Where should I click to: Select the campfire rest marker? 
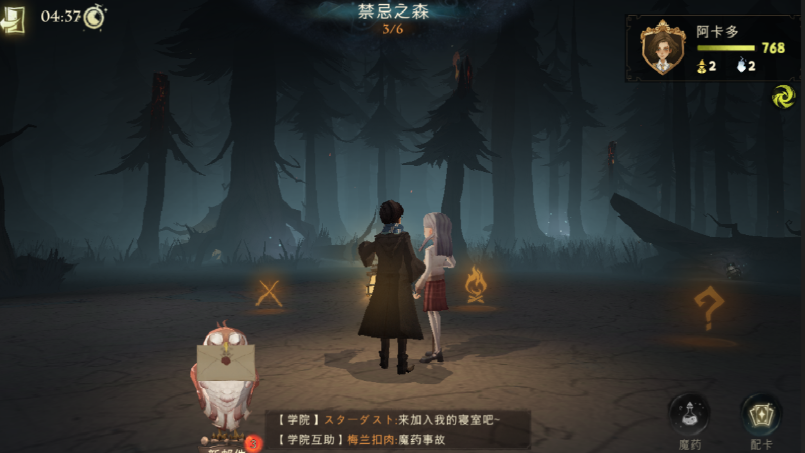click(477, 286)
